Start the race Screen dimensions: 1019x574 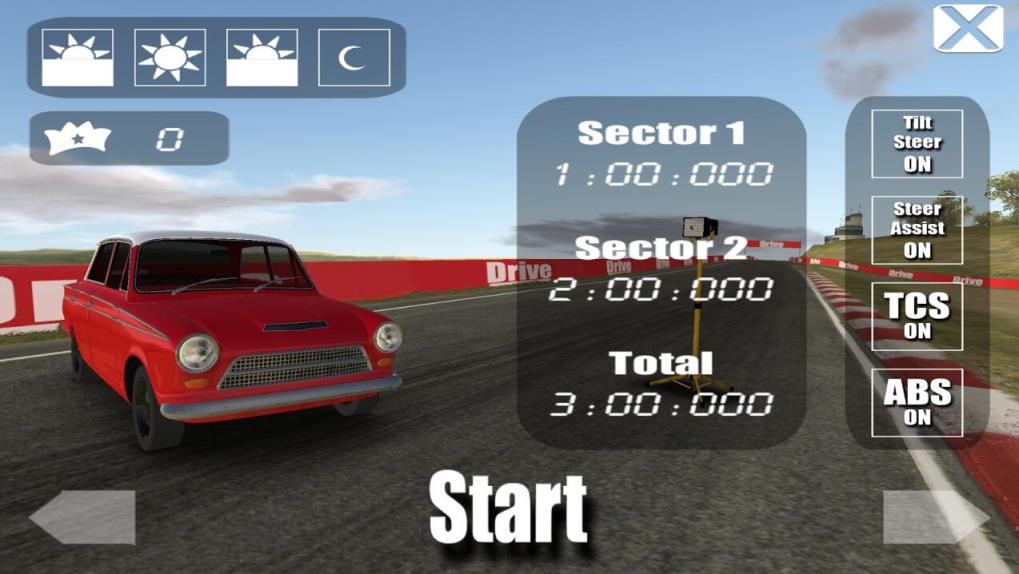(x=508, y=509)
